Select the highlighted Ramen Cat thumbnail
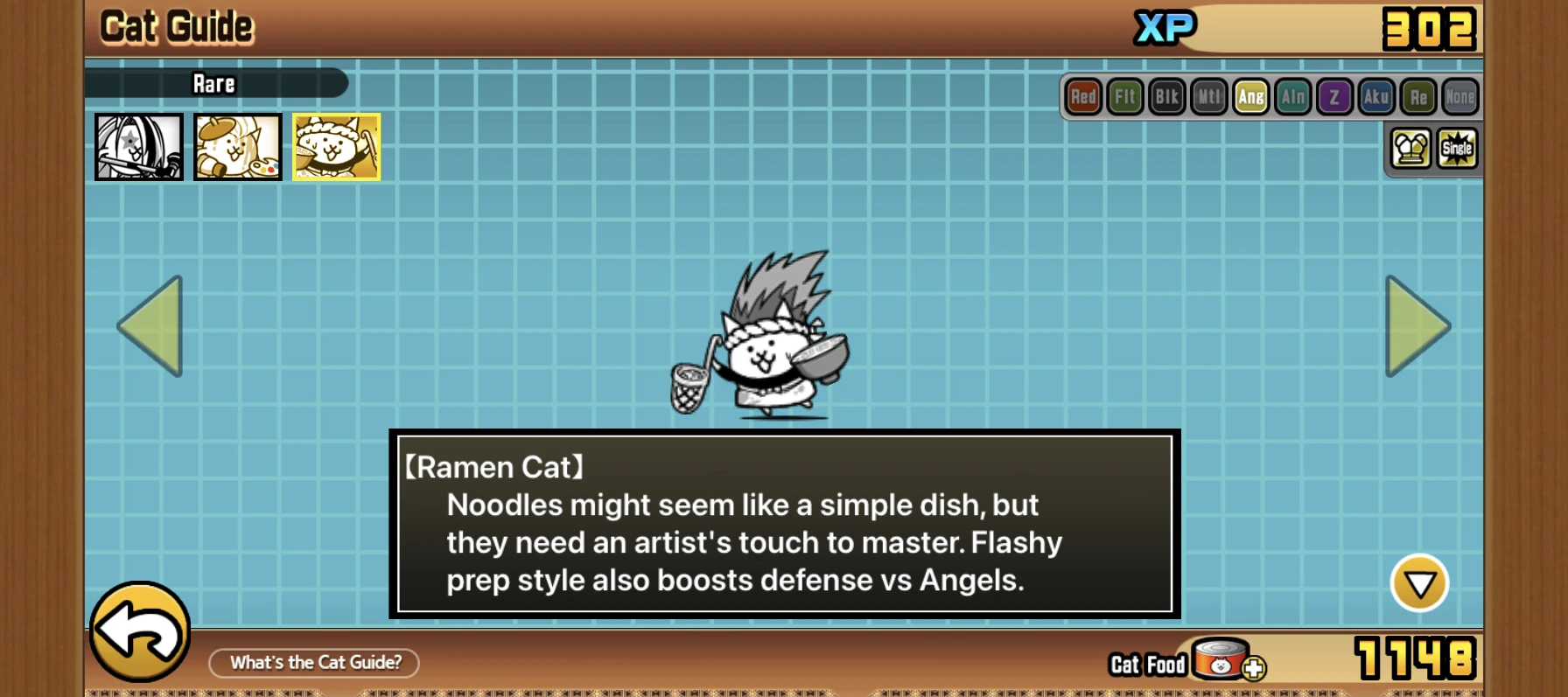The width and height of the screenshot is (1568, 697). coord(337,147)
